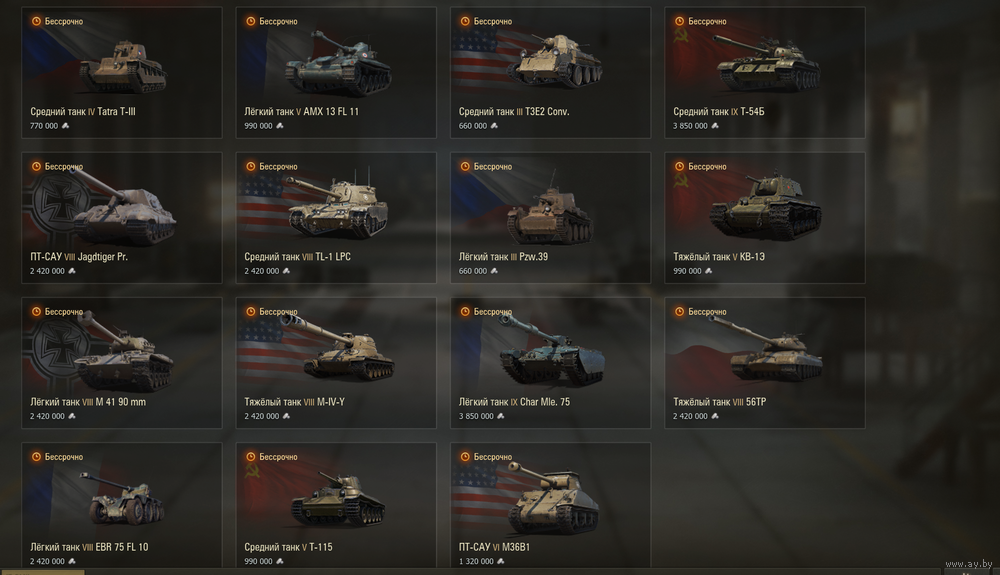Pick the Jagdtiger Pr. tank destroyer
The width and height of the screenshot is (1000, 575).
point(121,217)
